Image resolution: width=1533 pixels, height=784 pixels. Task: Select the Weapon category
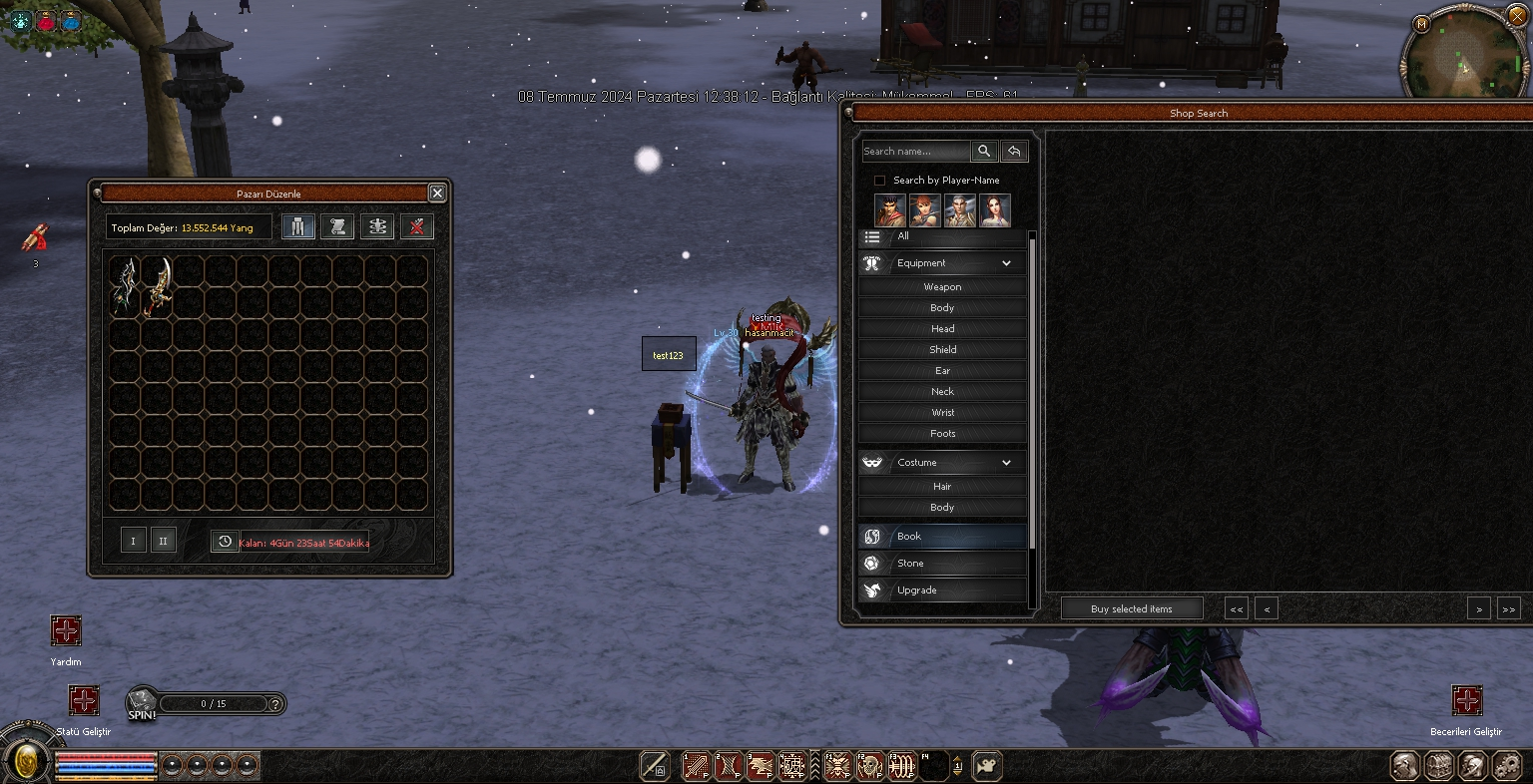point(942,287)
